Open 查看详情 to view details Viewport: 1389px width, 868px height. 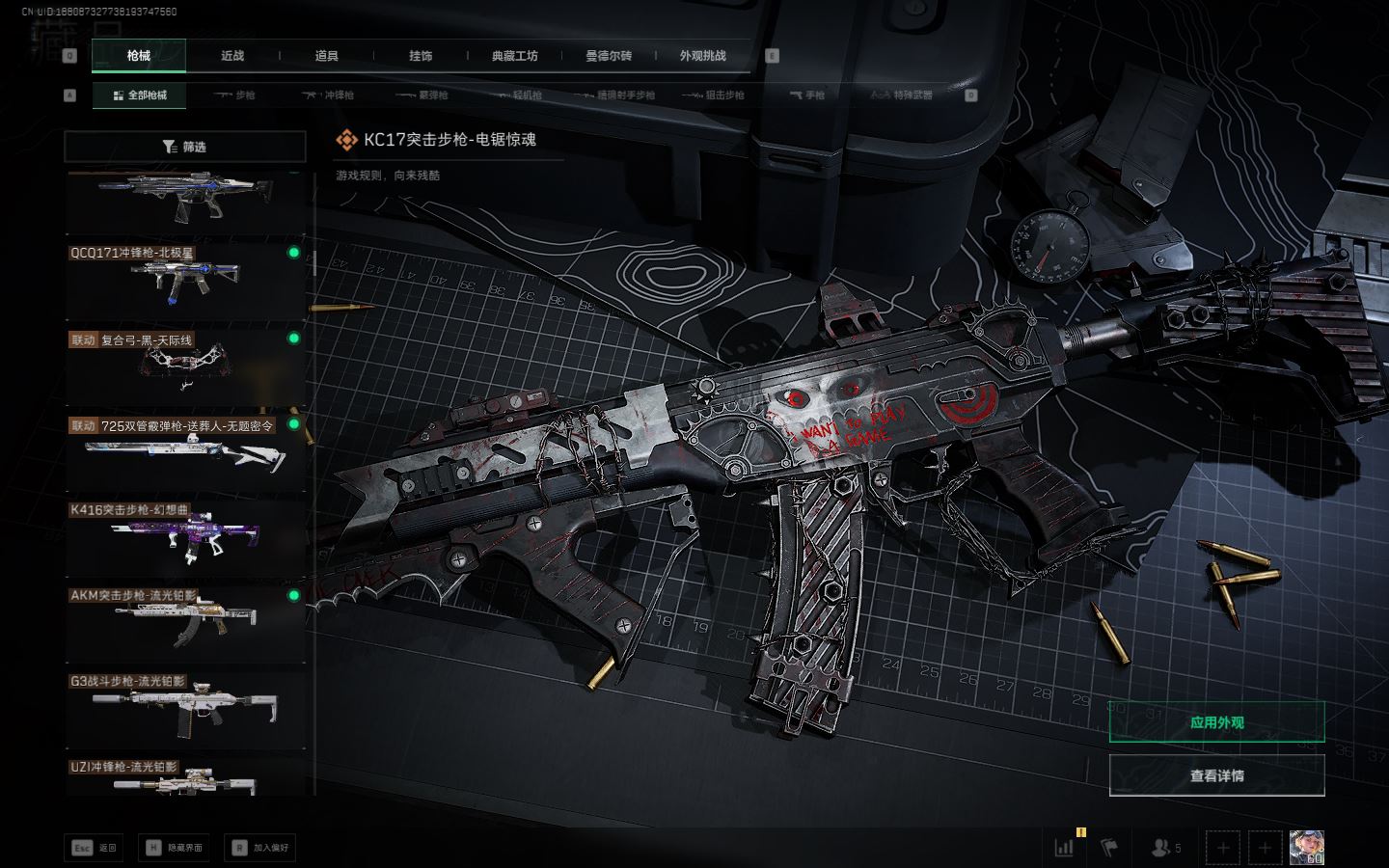point(1216,775)
